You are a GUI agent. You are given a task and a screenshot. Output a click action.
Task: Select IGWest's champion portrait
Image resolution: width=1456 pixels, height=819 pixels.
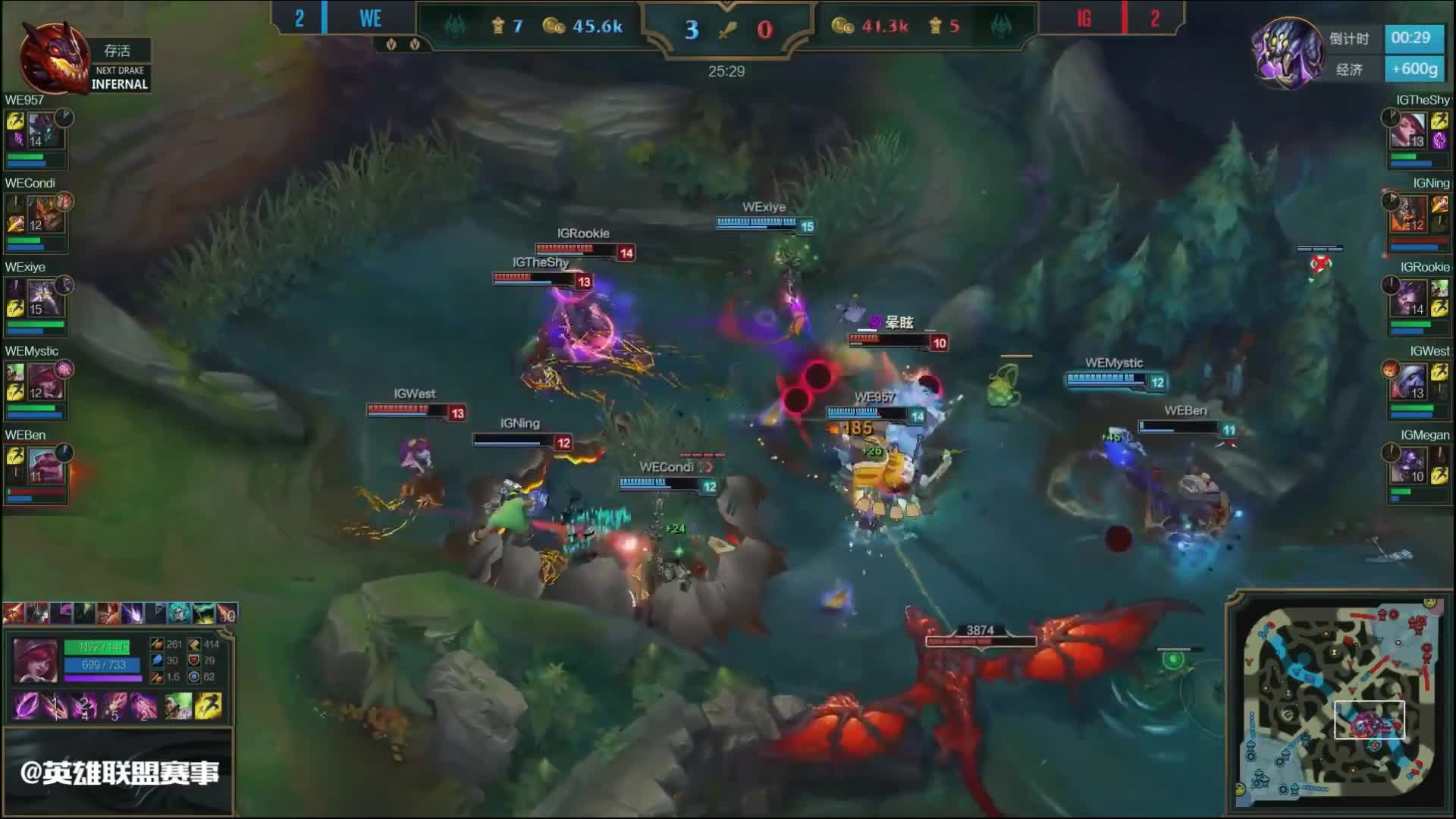1410,382
